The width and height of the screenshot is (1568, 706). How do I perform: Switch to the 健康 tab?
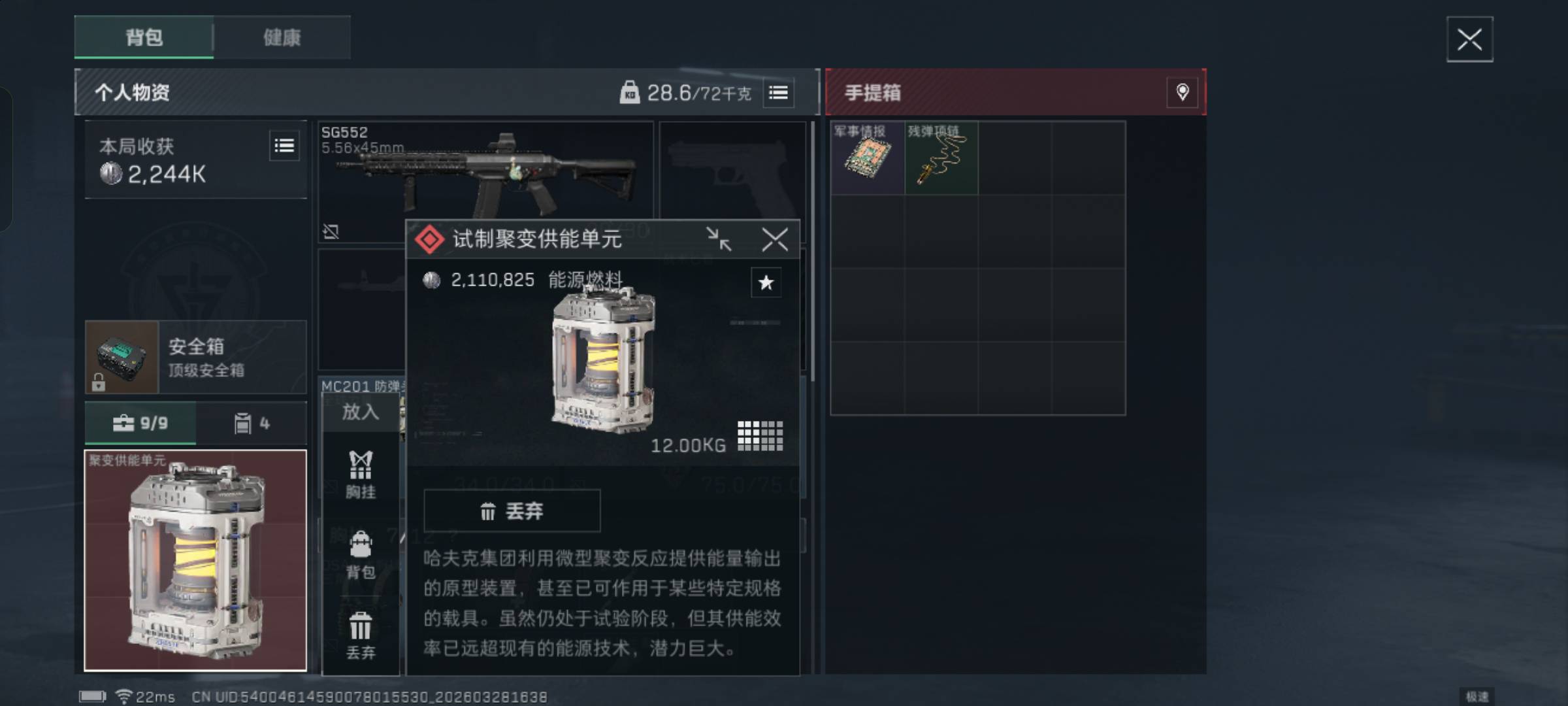tap(281, 38)
